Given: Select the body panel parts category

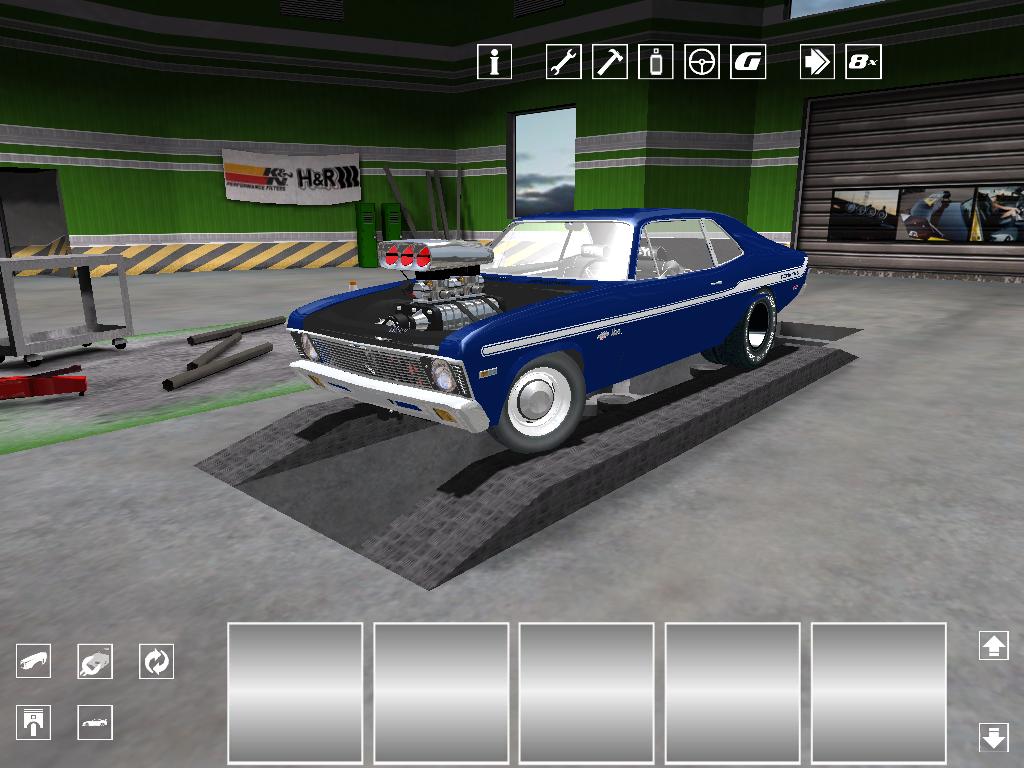Looking at the screenshot, I should (x=34, y=661).
